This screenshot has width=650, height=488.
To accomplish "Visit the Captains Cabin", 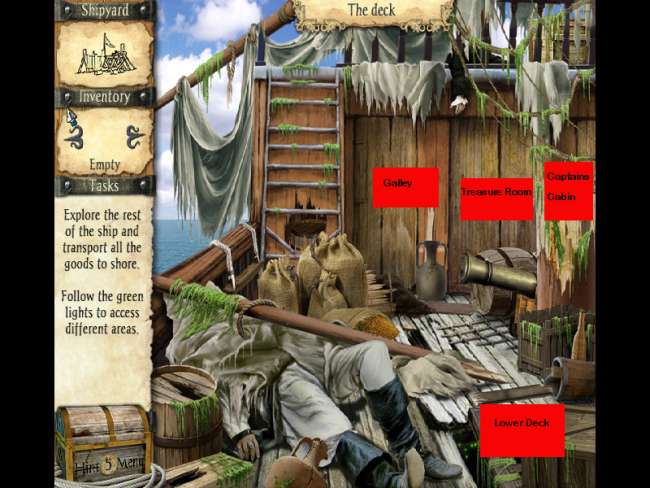I will [568, 190].
